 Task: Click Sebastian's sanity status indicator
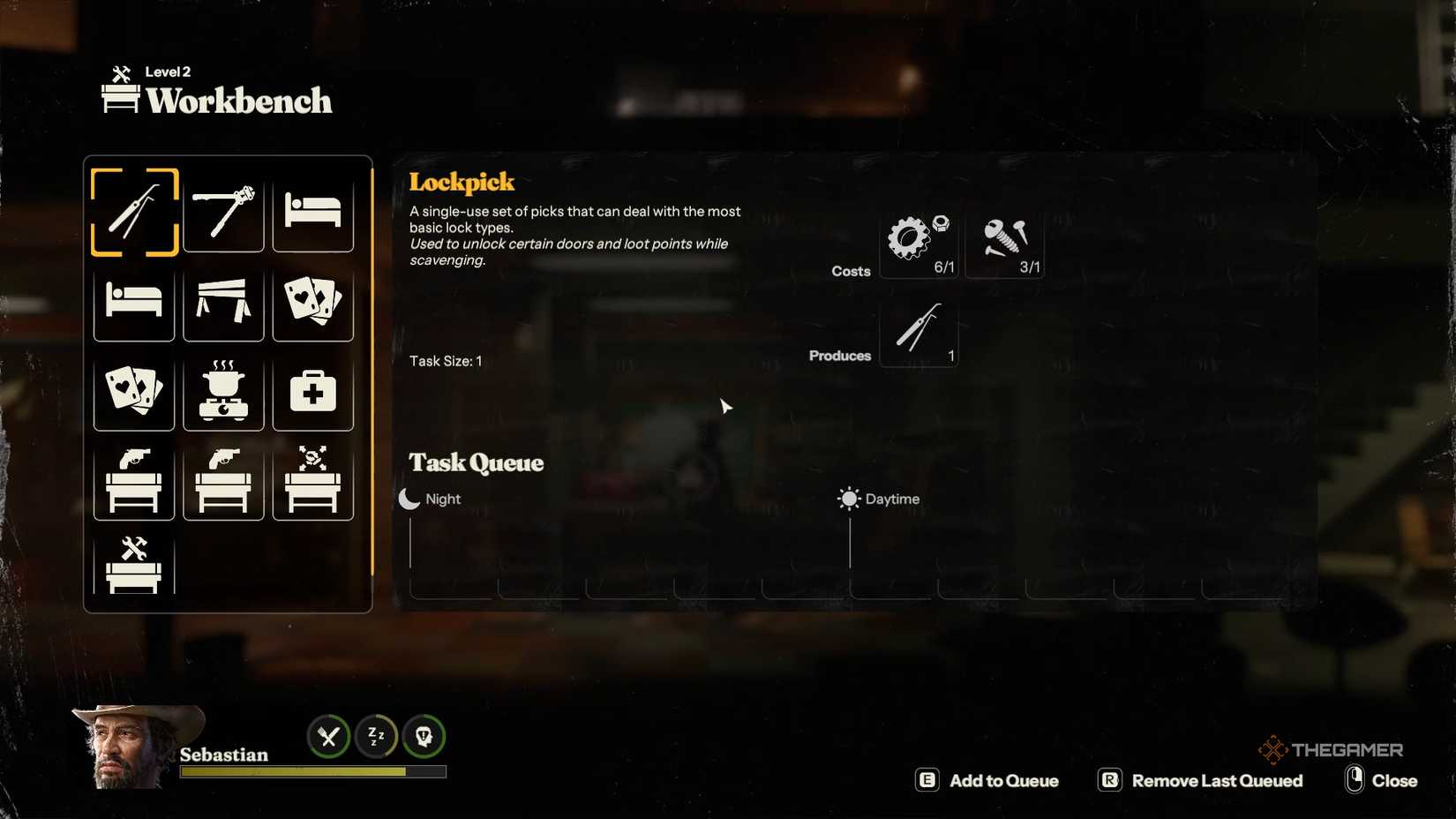pyautogui.click(x=424, y=737)
